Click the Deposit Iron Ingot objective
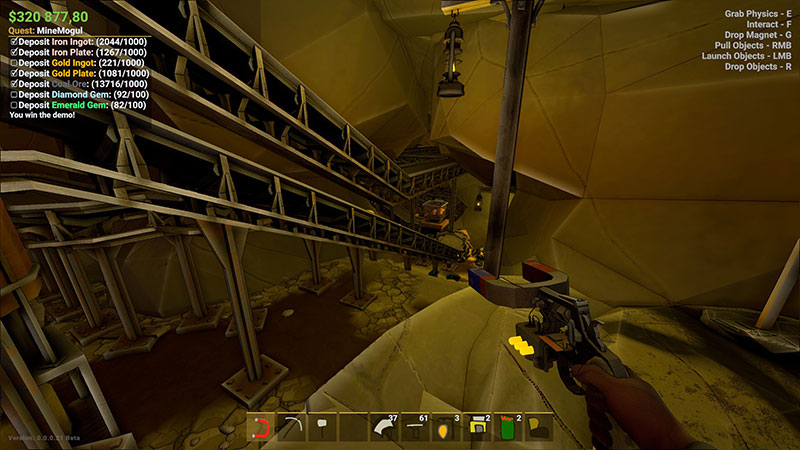This screenshot has width=800, height=450. coord(80,41)
